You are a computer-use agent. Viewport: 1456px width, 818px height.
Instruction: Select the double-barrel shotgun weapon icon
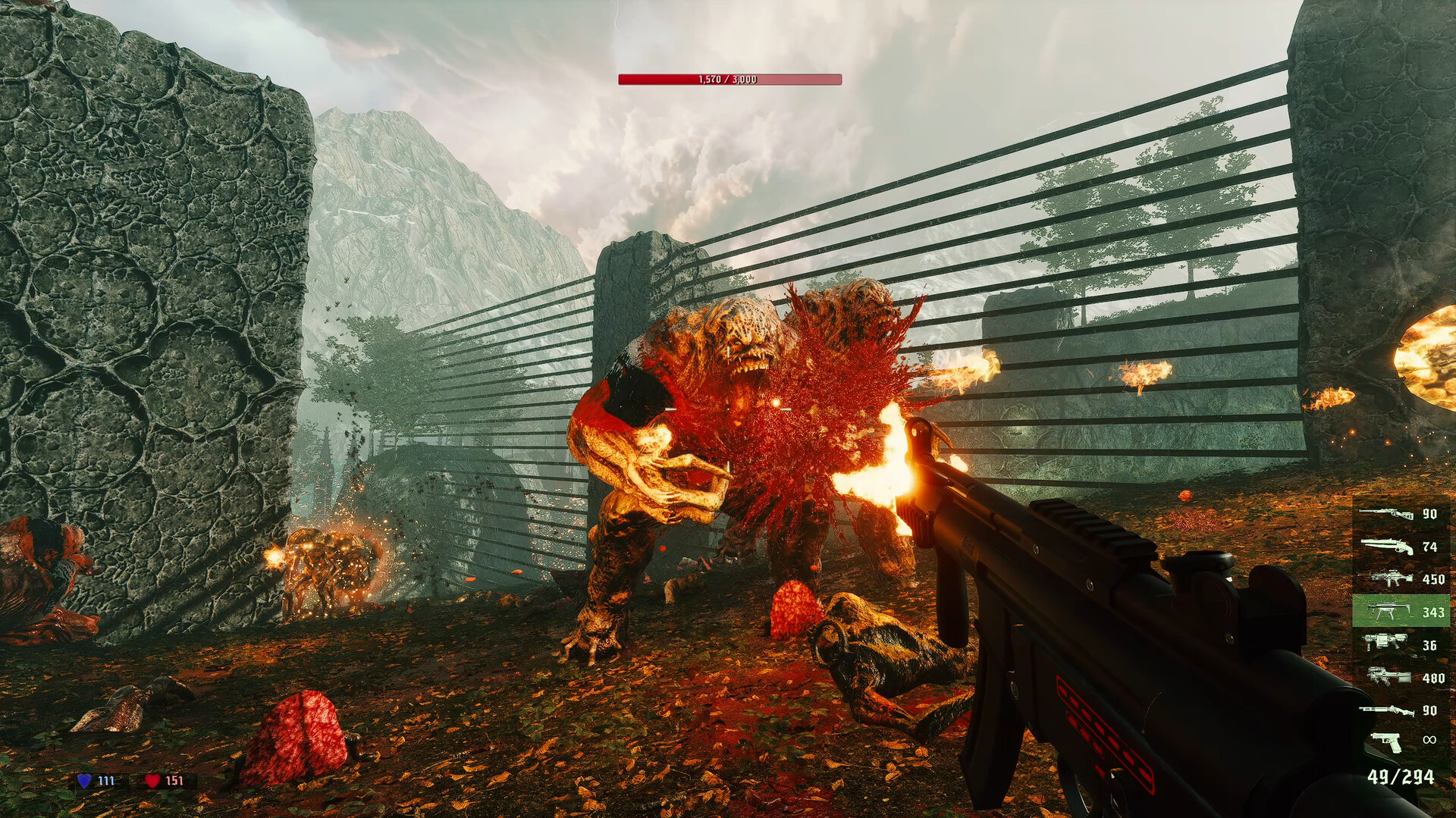coord(1386,546)
